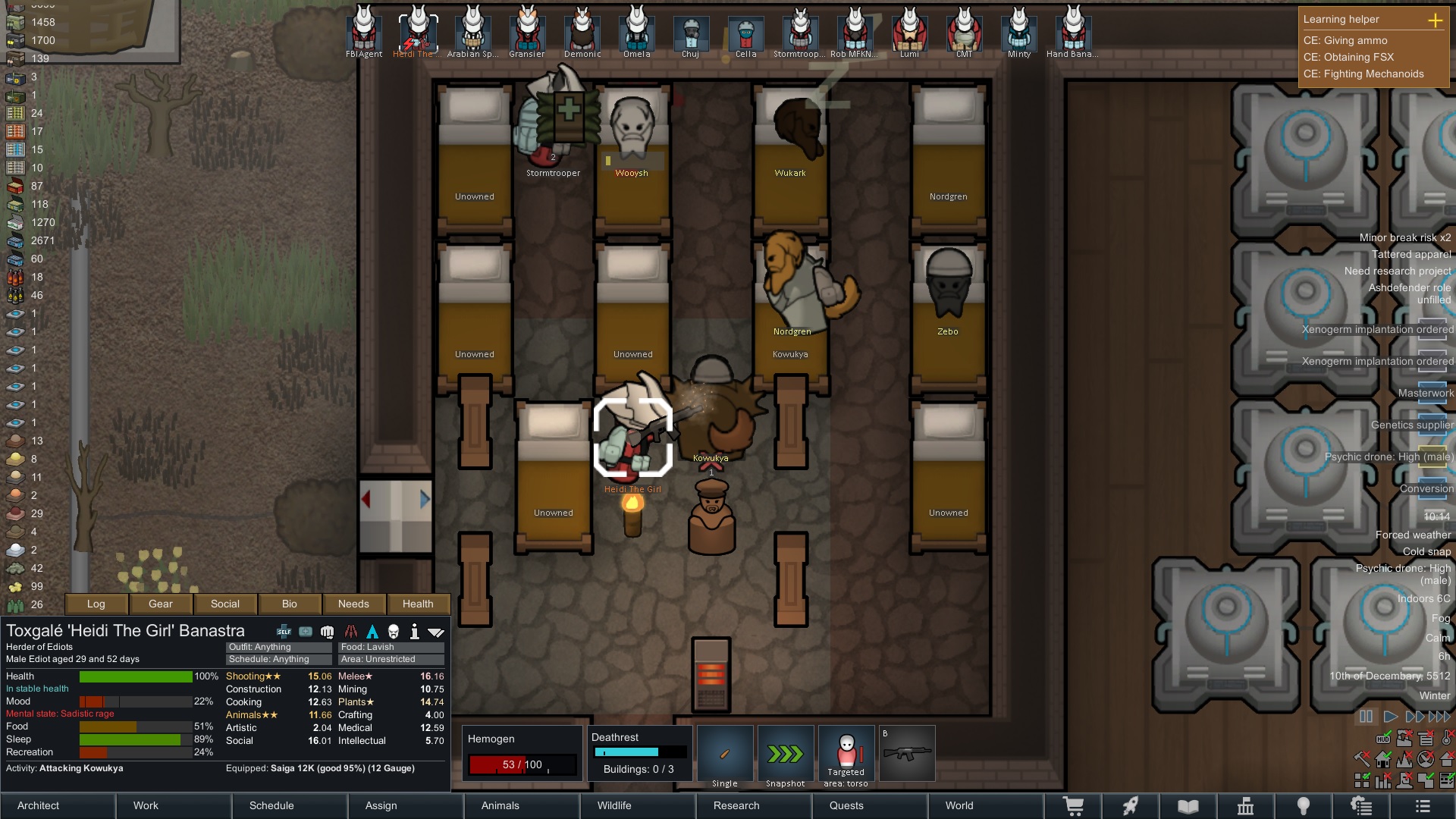Select colonist FBIAgent portrait
Image resolution: width=1456 pixels, height=819 pixels.
364,32
